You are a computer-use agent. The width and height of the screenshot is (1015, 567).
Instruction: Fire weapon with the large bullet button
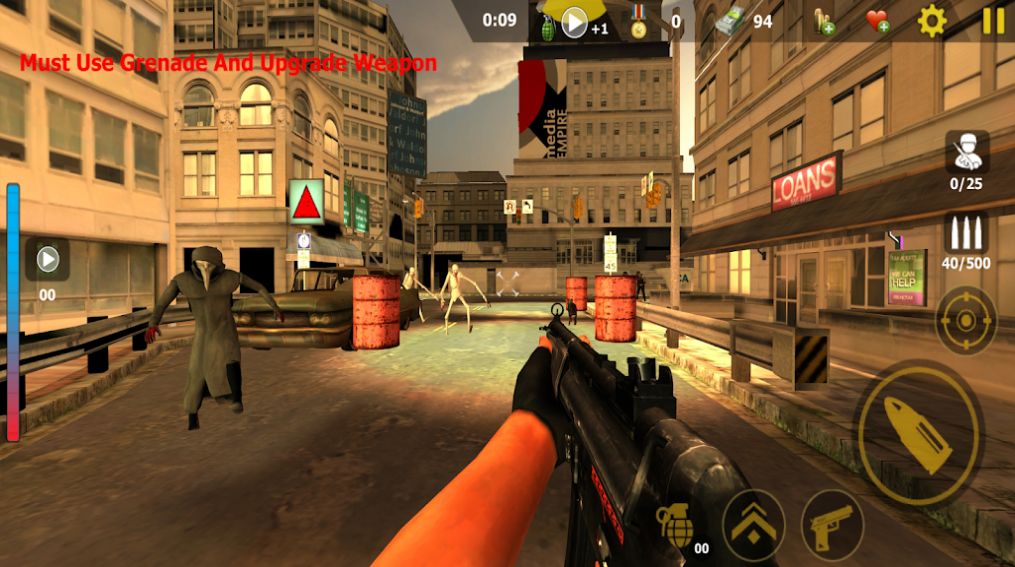coord(918,432)
